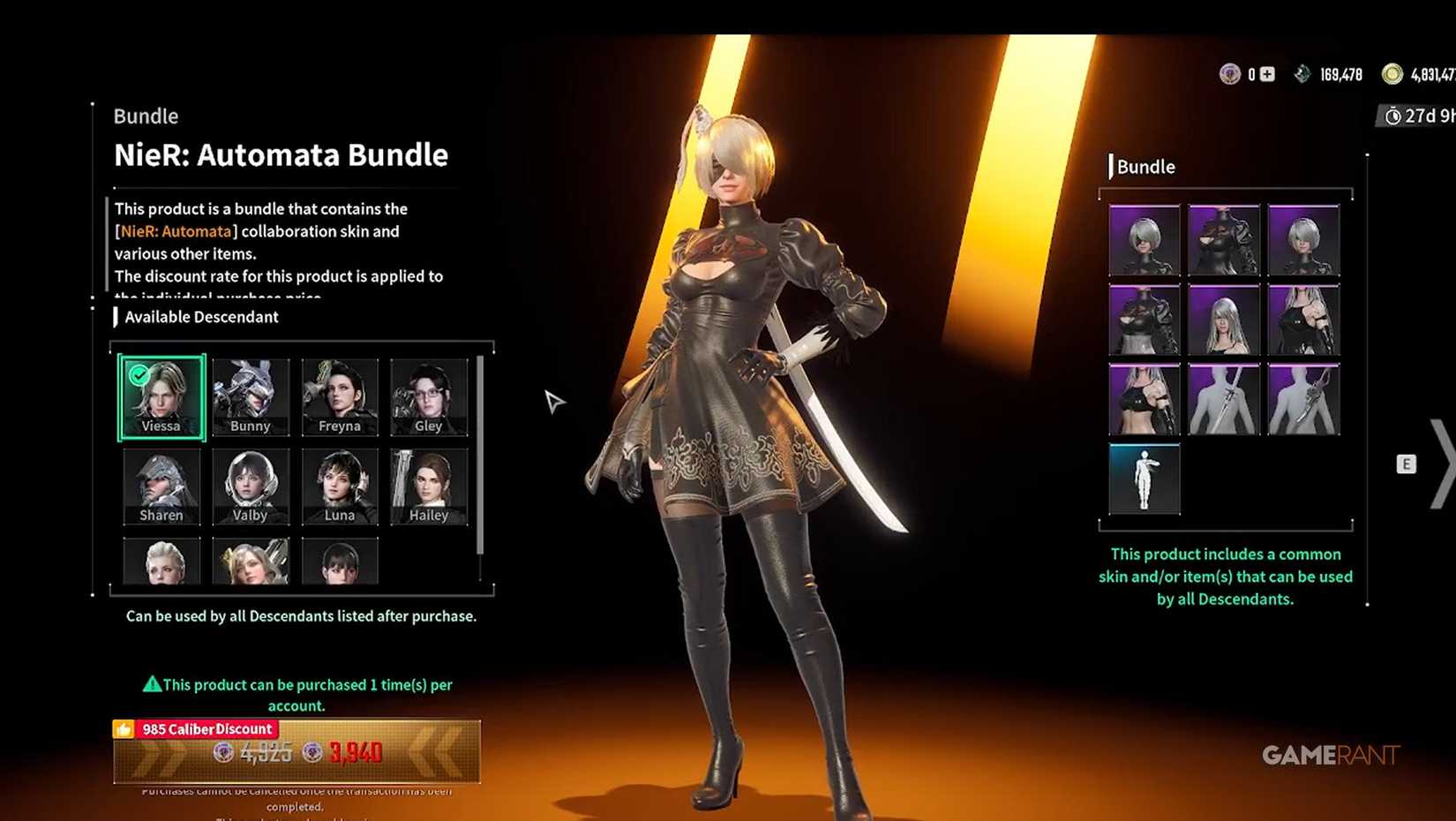Purchase bundle at the 3,940 discounted price

pos(355,753)
